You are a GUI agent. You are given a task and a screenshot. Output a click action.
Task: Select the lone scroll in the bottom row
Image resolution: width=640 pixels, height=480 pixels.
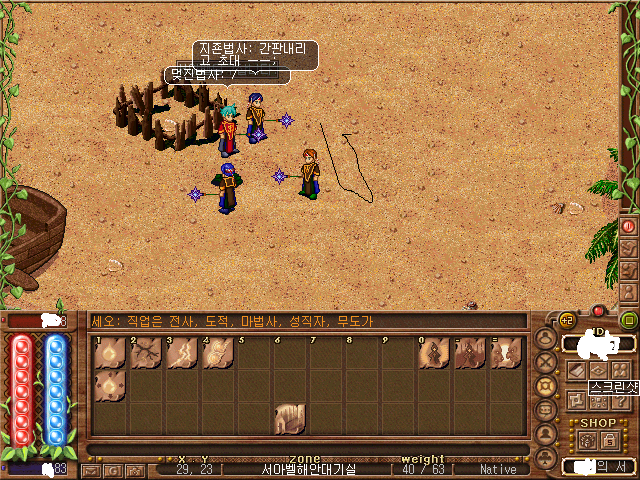289,418
